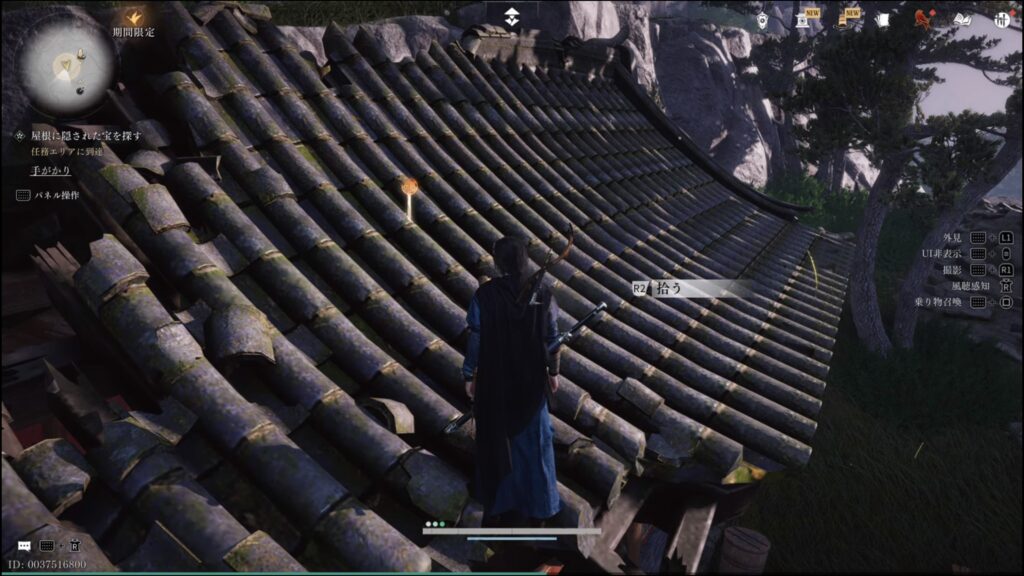Viewport: 1024px width, 576px height.
Task: Choose the 拾う pickup prompt
Action: pyautogui.click(x=690, y=288)
